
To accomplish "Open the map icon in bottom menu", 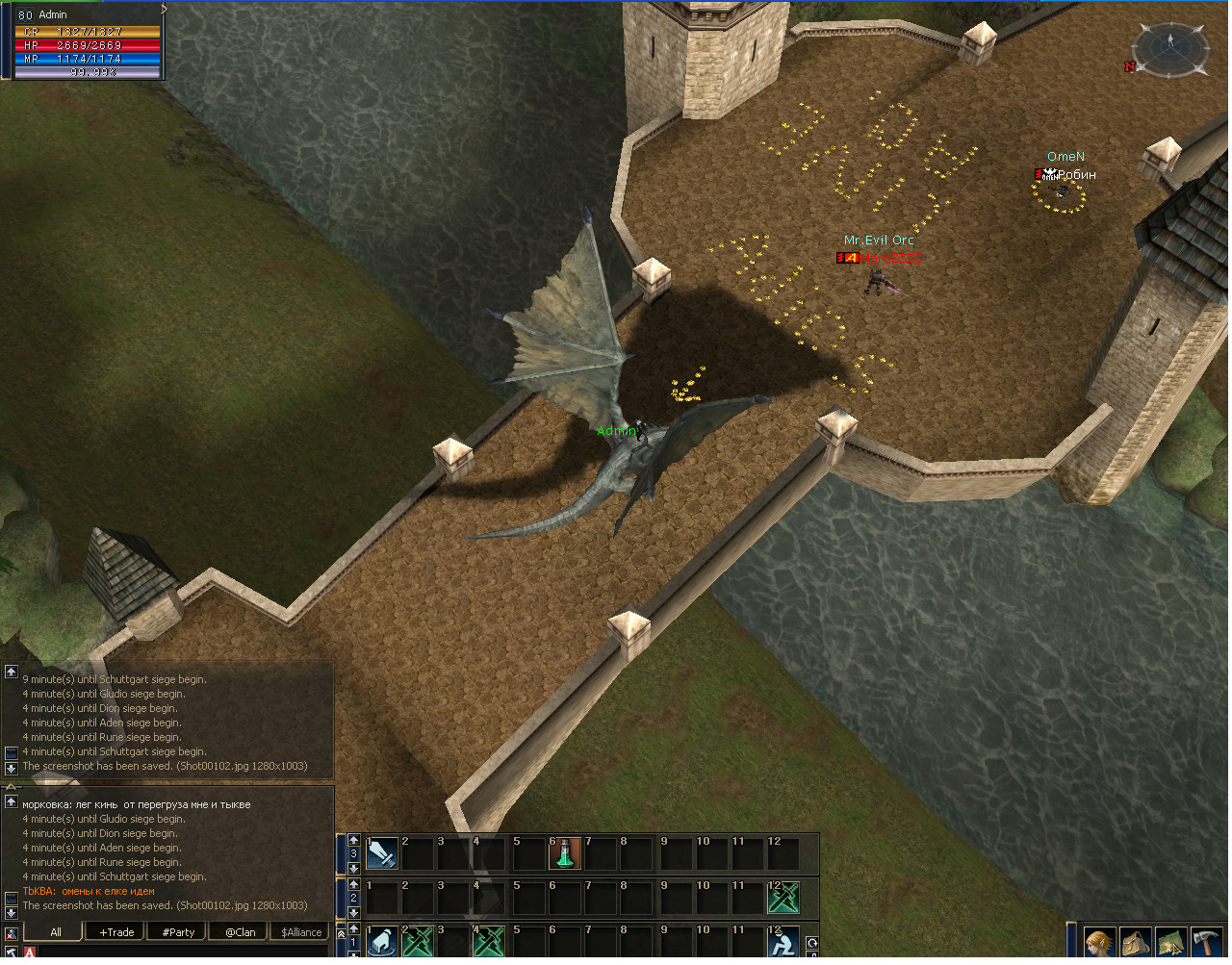I will pyautogui.click(x=1171, y=942).
